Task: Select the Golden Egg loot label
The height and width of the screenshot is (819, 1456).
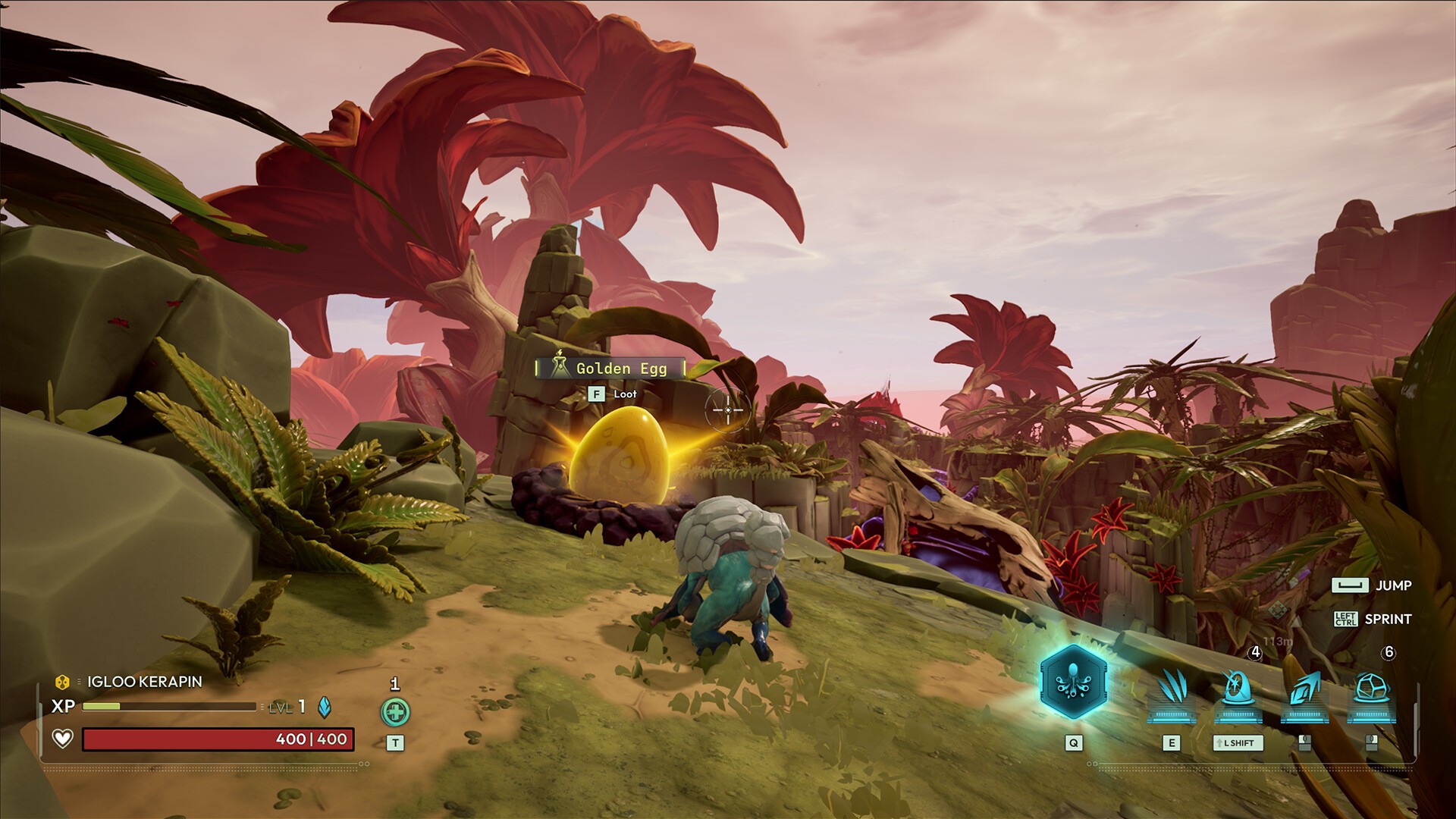Action: pyautogui.click(x=610, y=369)
